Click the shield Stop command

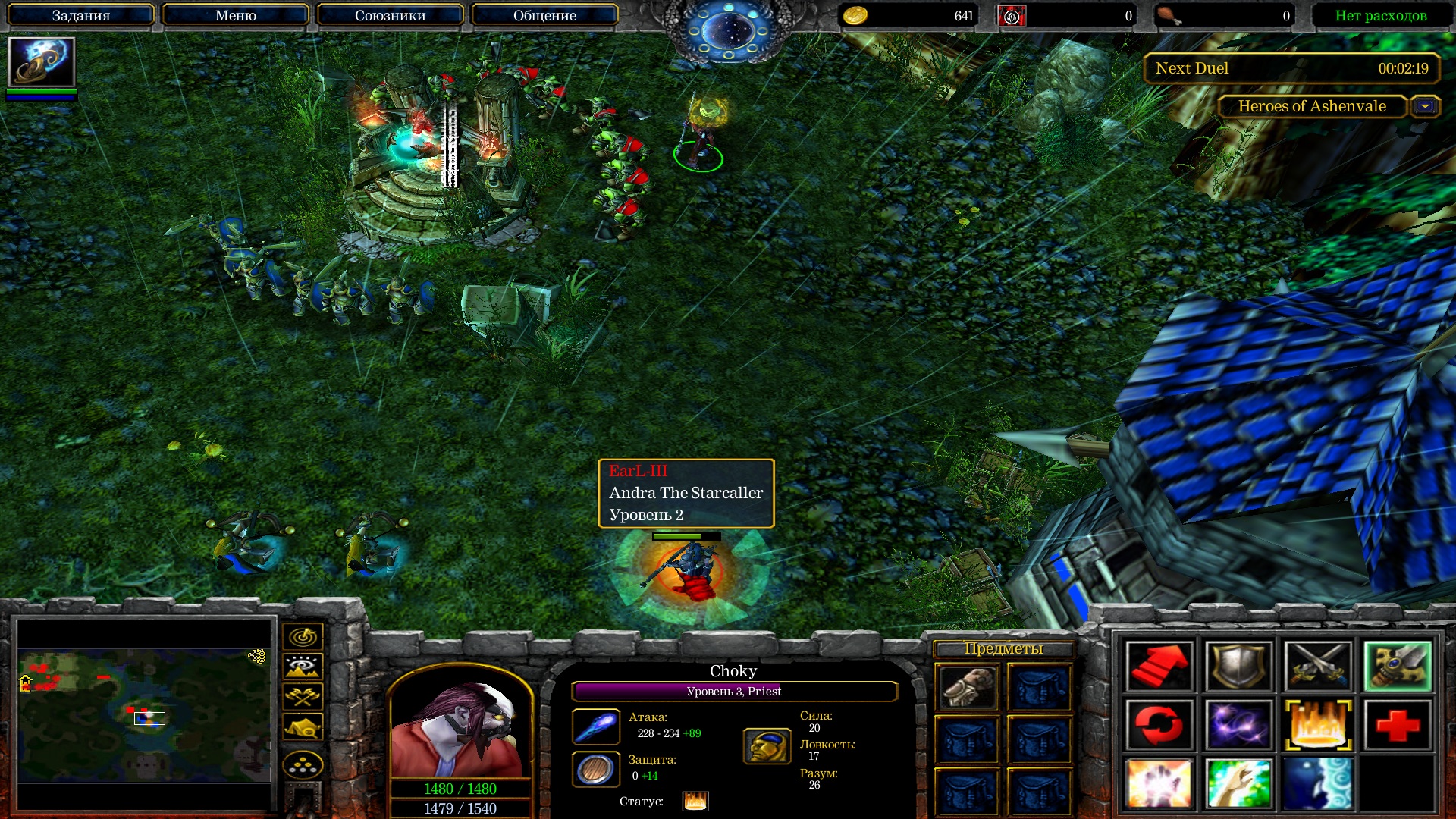click(1238, 667)
